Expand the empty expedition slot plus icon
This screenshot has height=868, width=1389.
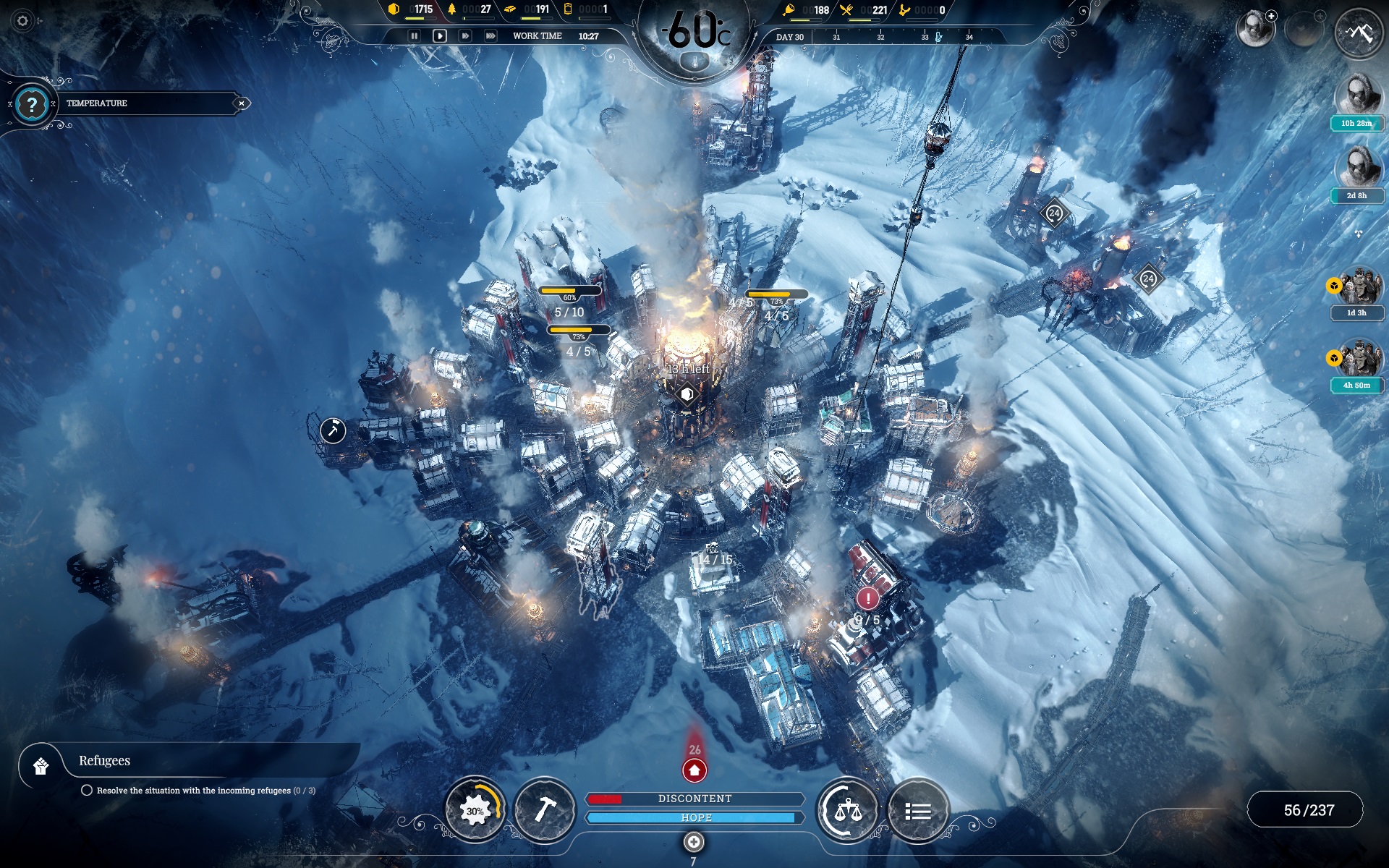(x=1320, y=16)
